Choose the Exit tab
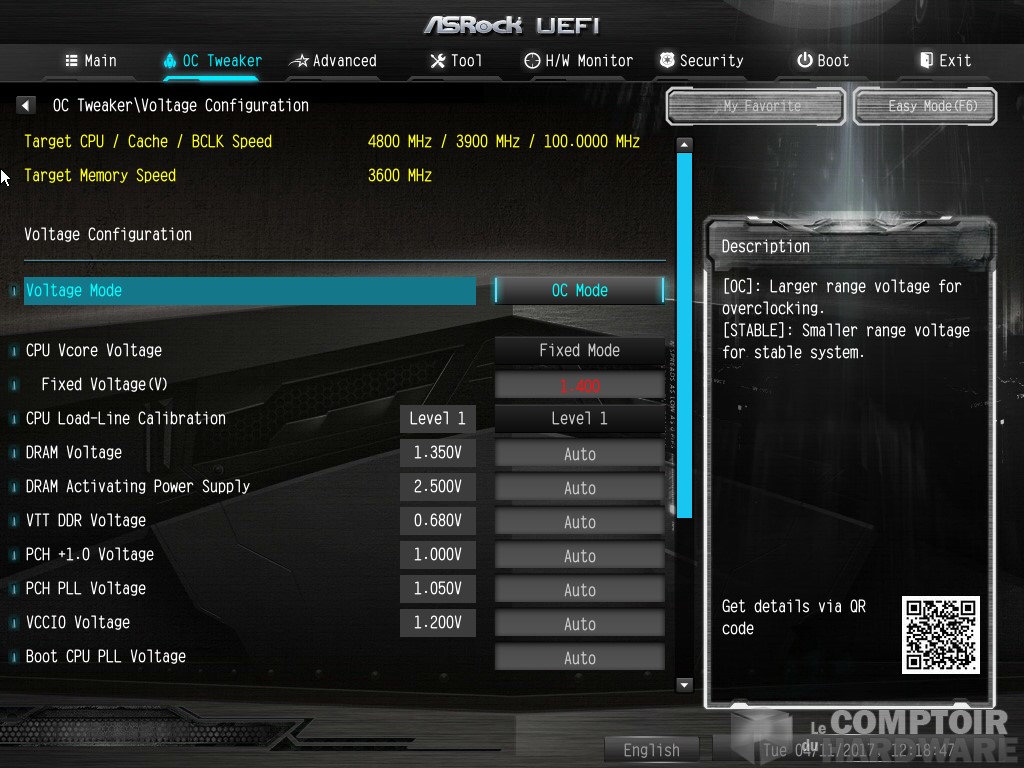The height and width of the screenshot is (768, 1024). (945, 61)
